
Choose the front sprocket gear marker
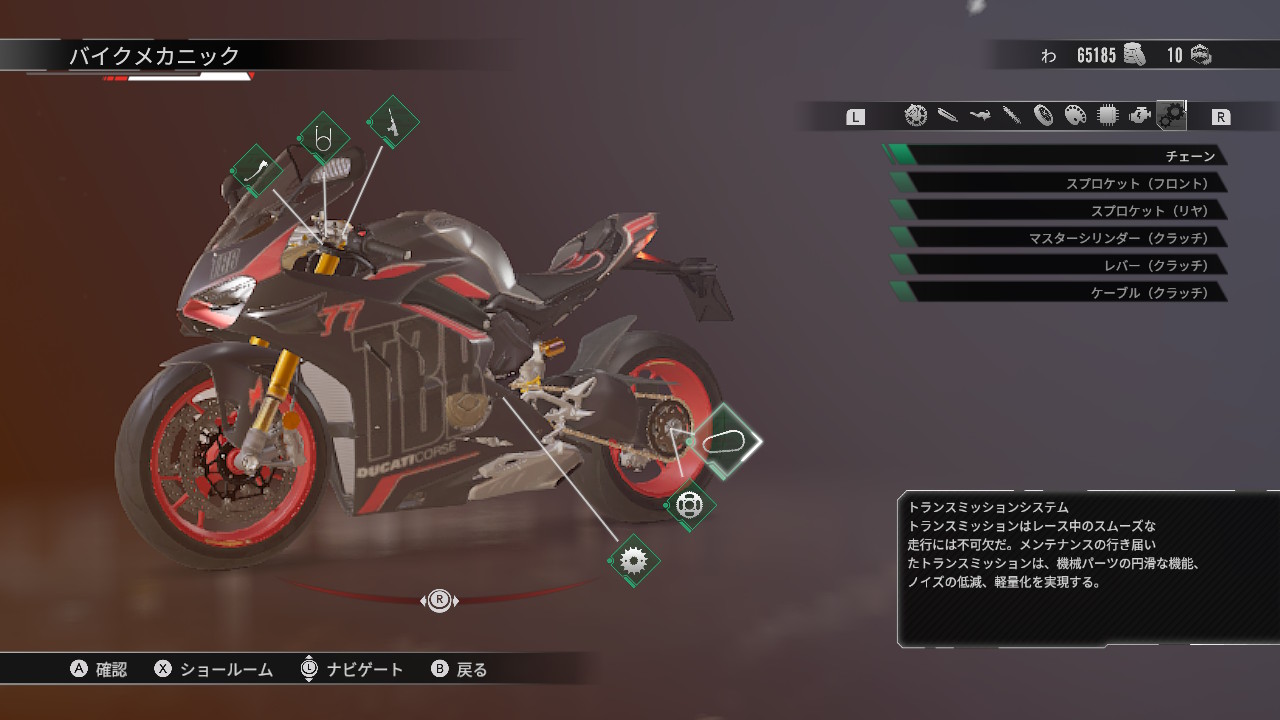[633, 560]
